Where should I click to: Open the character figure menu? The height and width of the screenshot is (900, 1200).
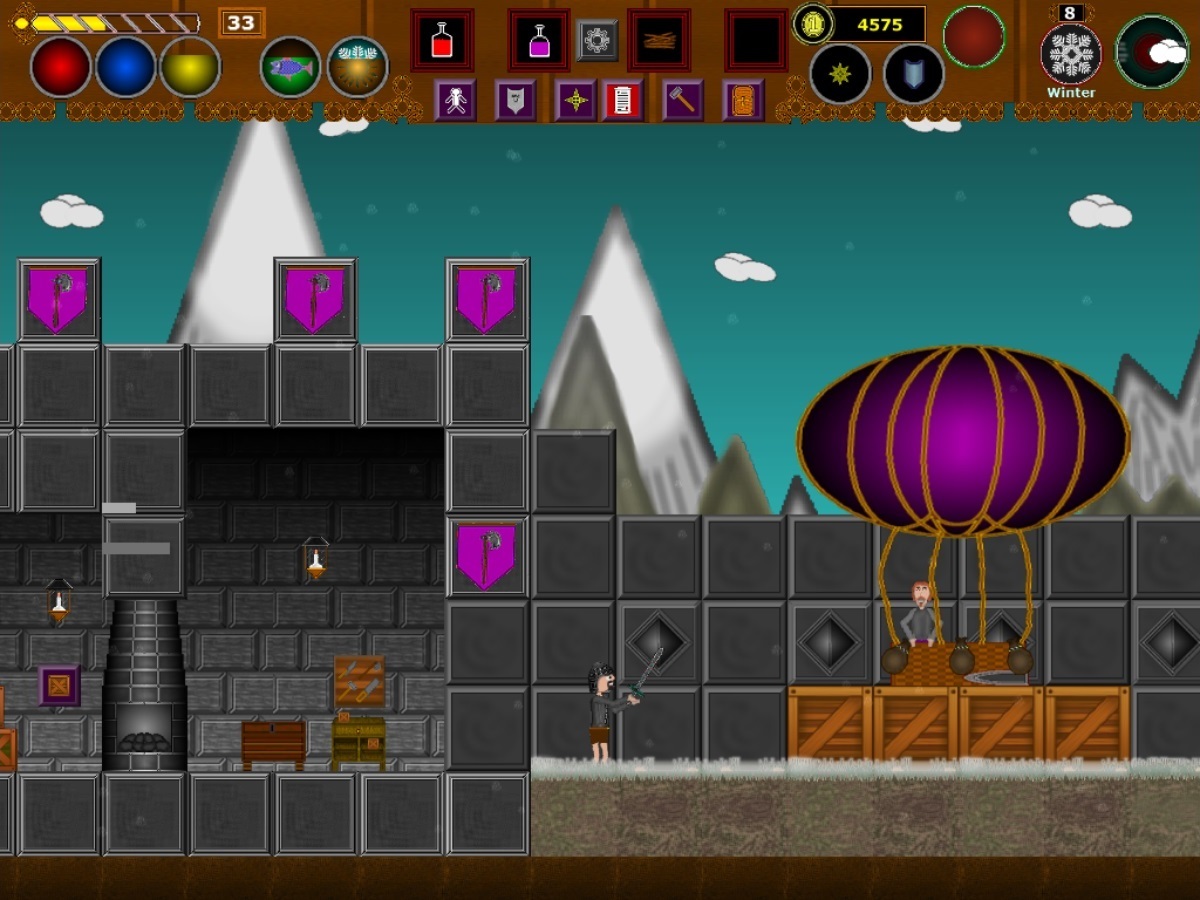[455, 100]
